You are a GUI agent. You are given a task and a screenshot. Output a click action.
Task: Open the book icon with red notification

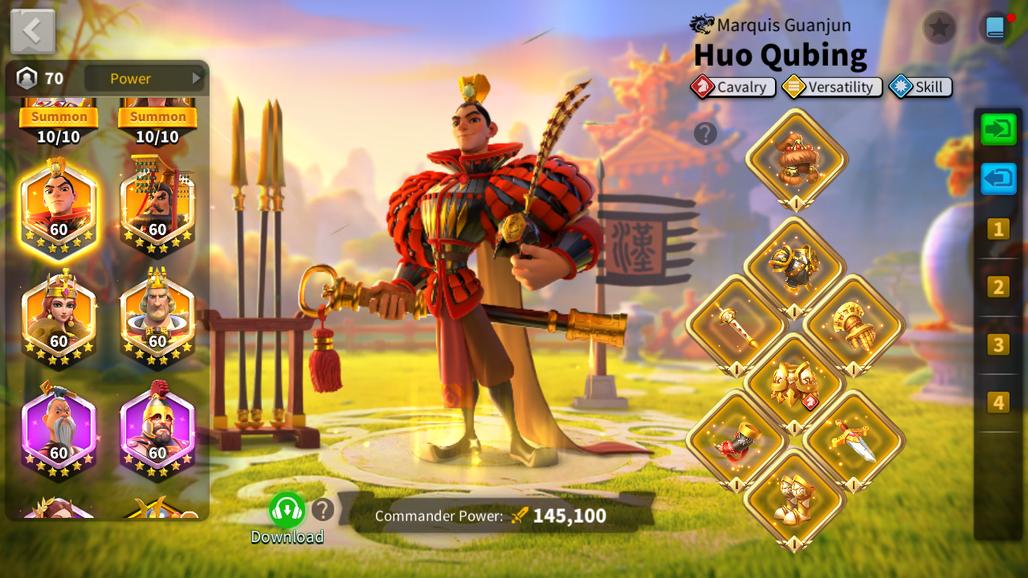pos(996,27)
